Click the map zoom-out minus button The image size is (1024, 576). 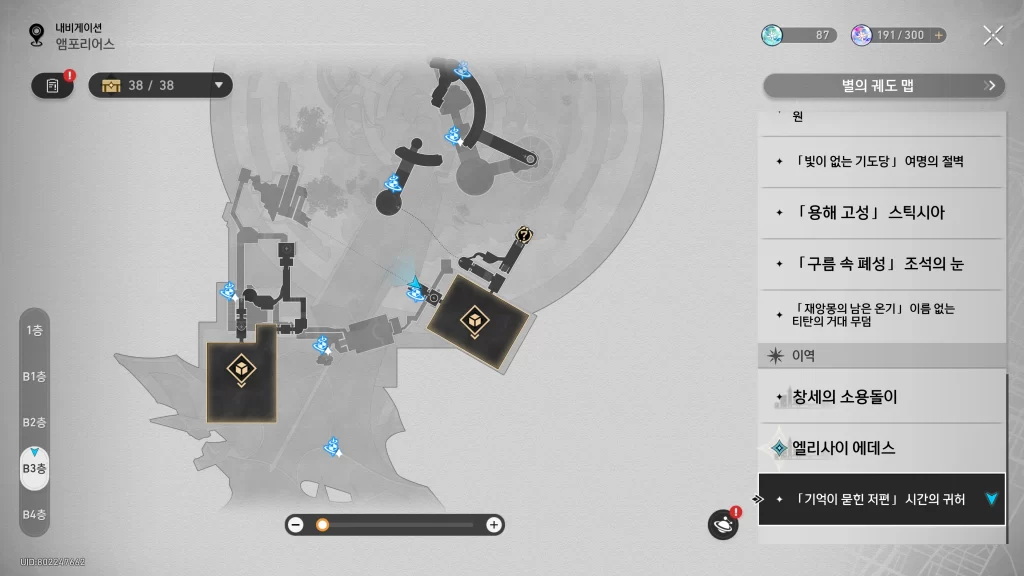point(296,524)
